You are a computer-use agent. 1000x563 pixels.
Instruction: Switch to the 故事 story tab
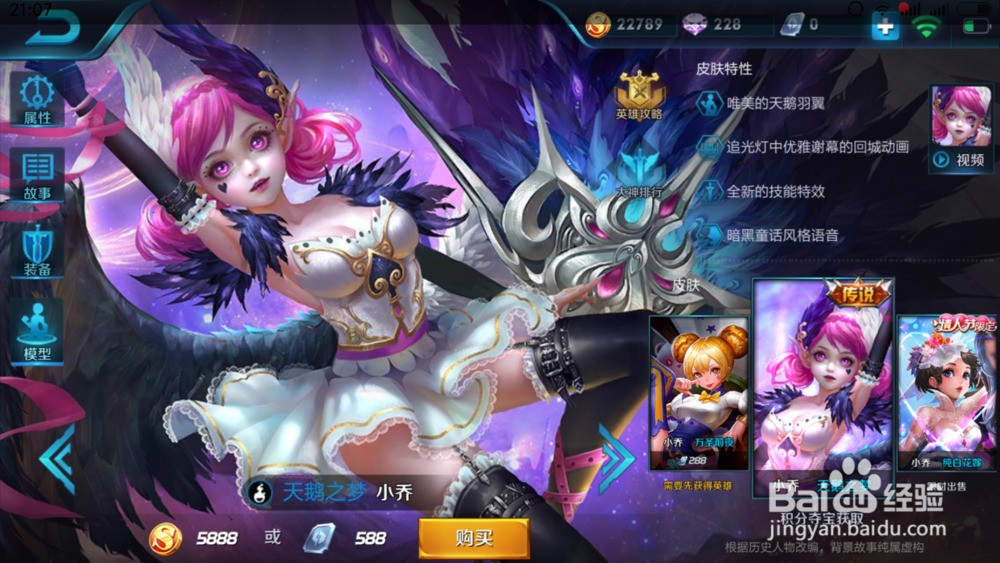(37, 174)
